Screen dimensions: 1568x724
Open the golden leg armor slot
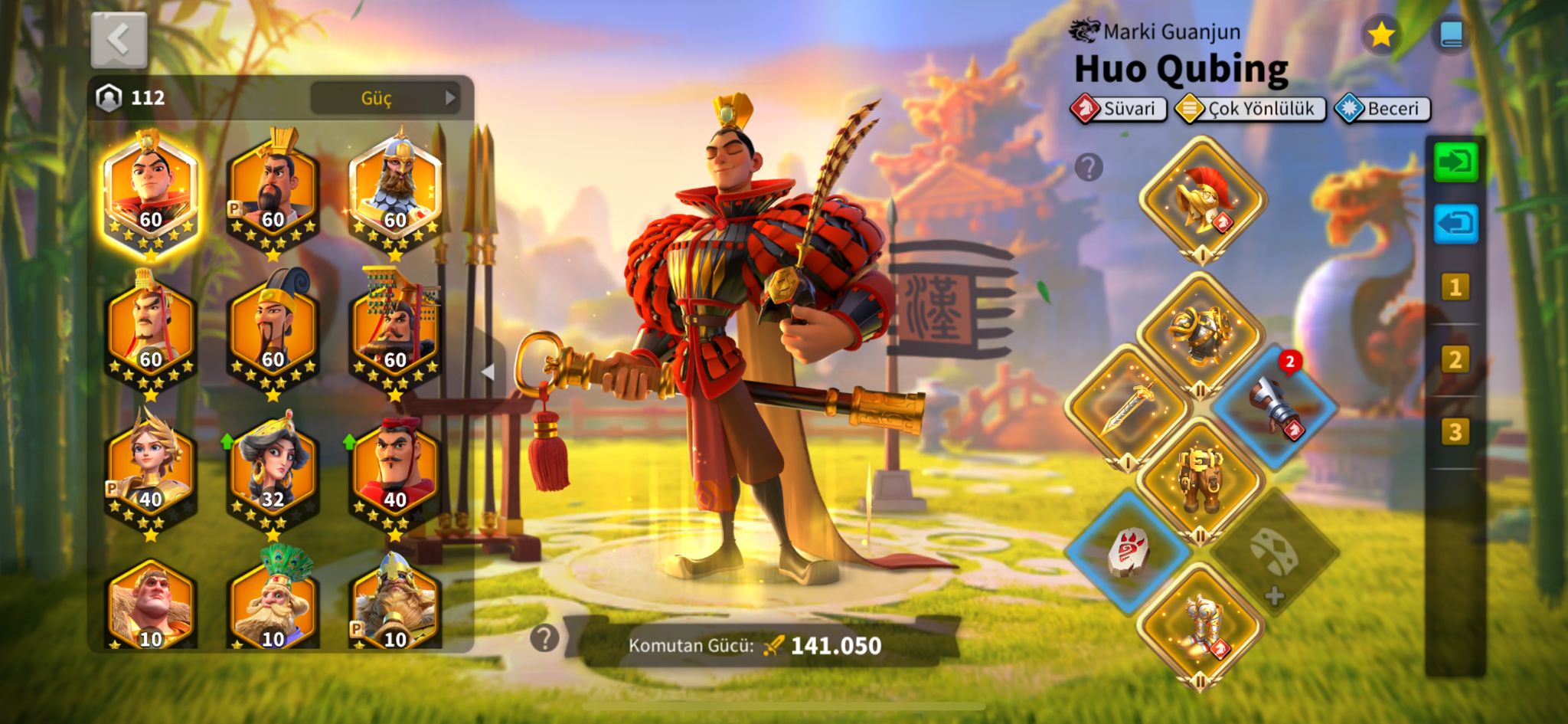1200,479
